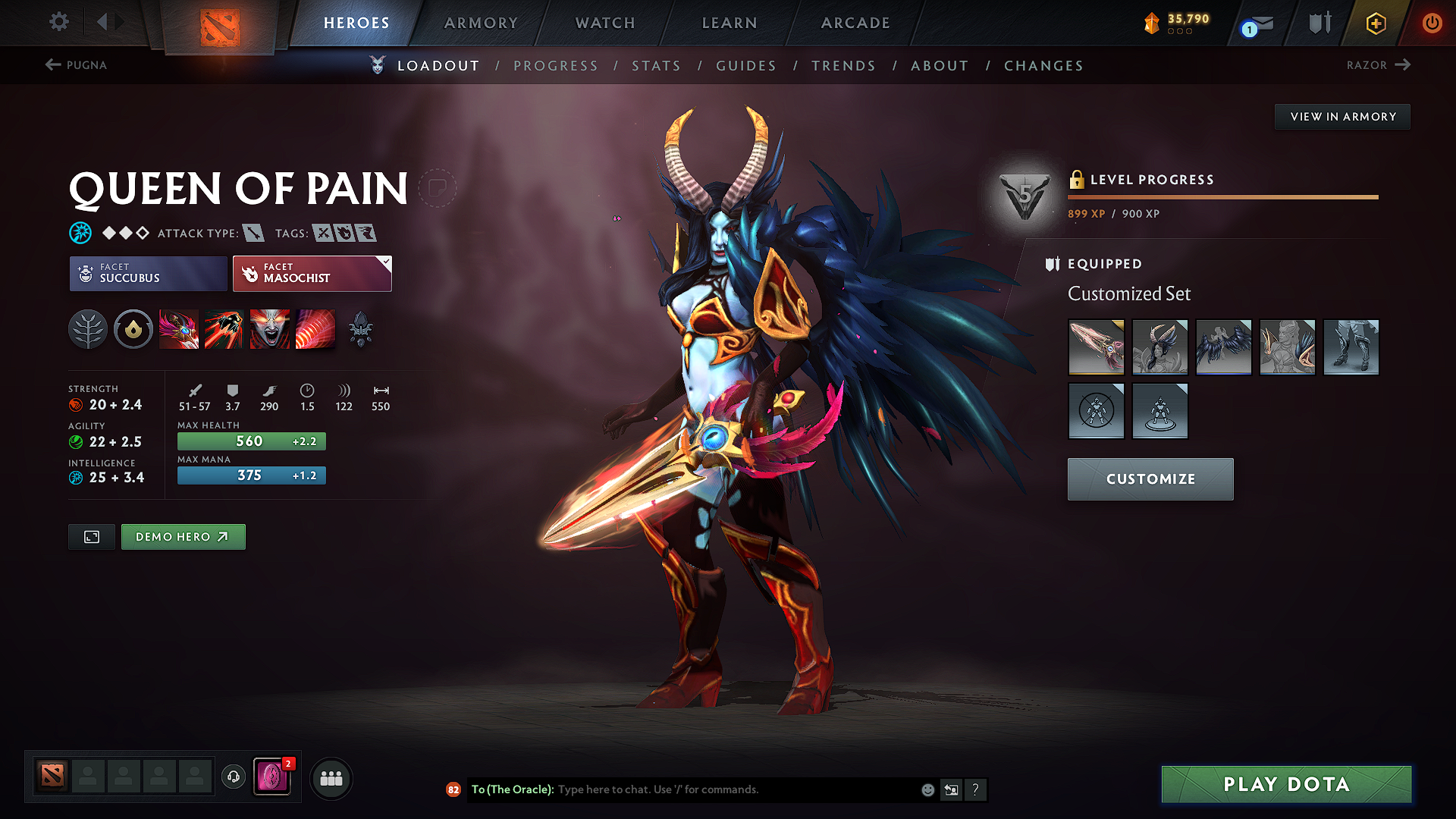This screenshot has width=1456, height=819.
Task: Open the Stats section of hero page
Action: click(657, 66)
